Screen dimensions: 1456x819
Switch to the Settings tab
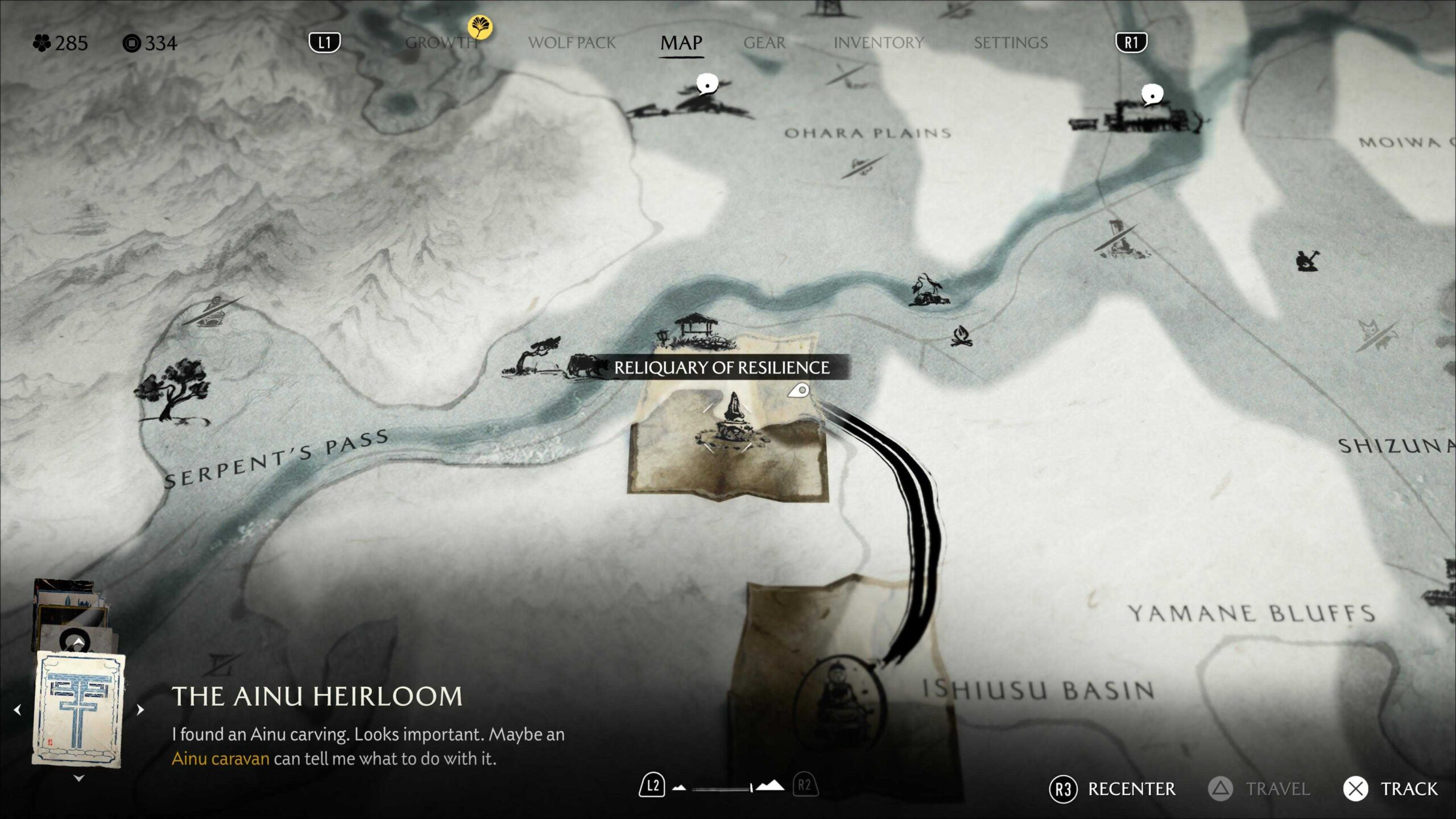1011,43
